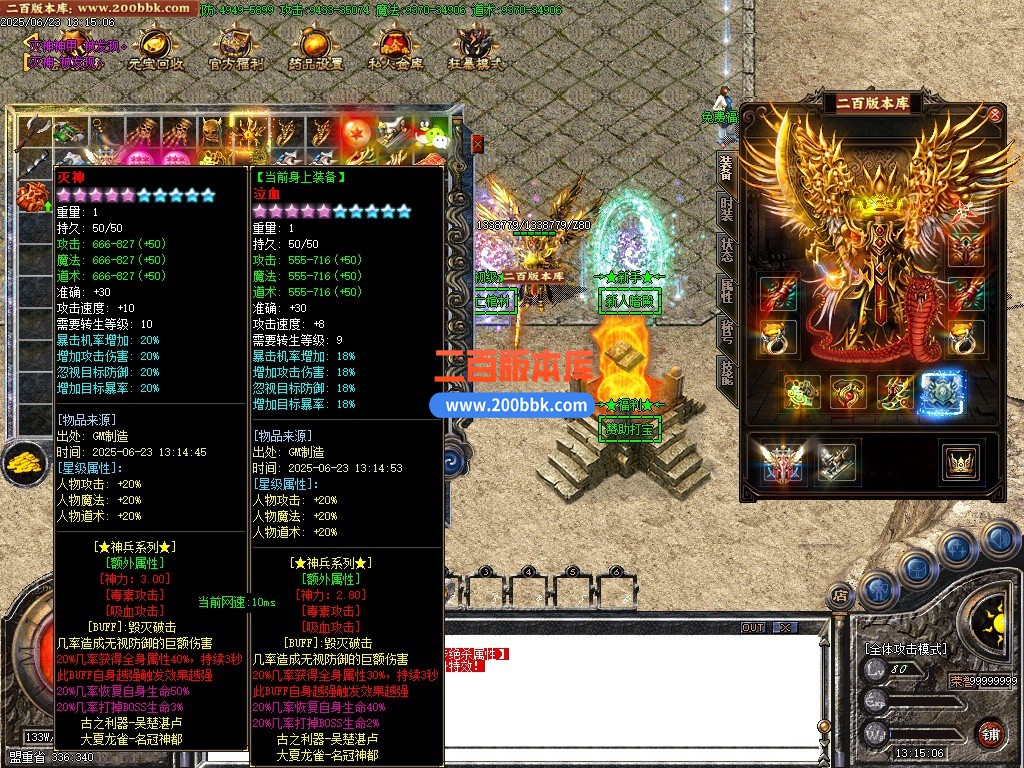Open the 属性 attributes tab
The width and height of the screenshot is (1024, 768).
click(x=727, y=291)
